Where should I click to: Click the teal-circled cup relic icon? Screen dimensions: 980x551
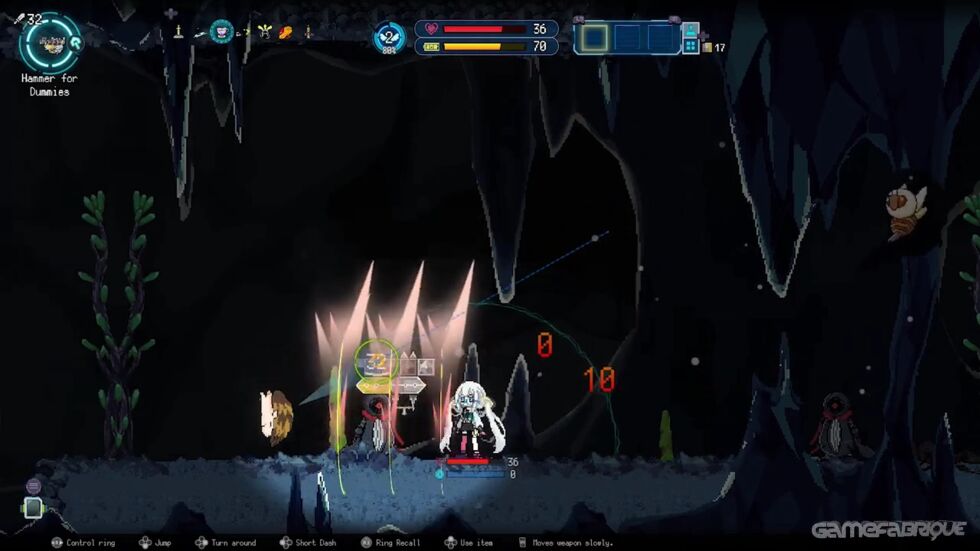pos(221,32)
